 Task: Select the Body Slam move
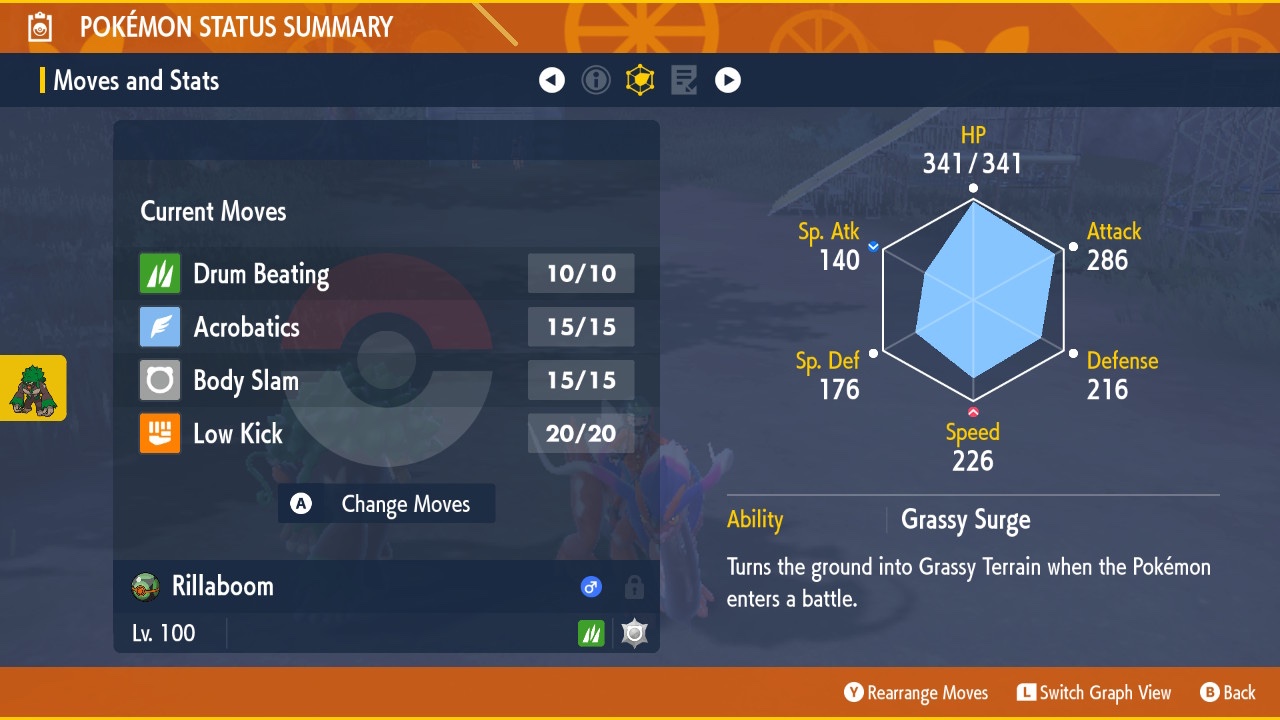386,380
